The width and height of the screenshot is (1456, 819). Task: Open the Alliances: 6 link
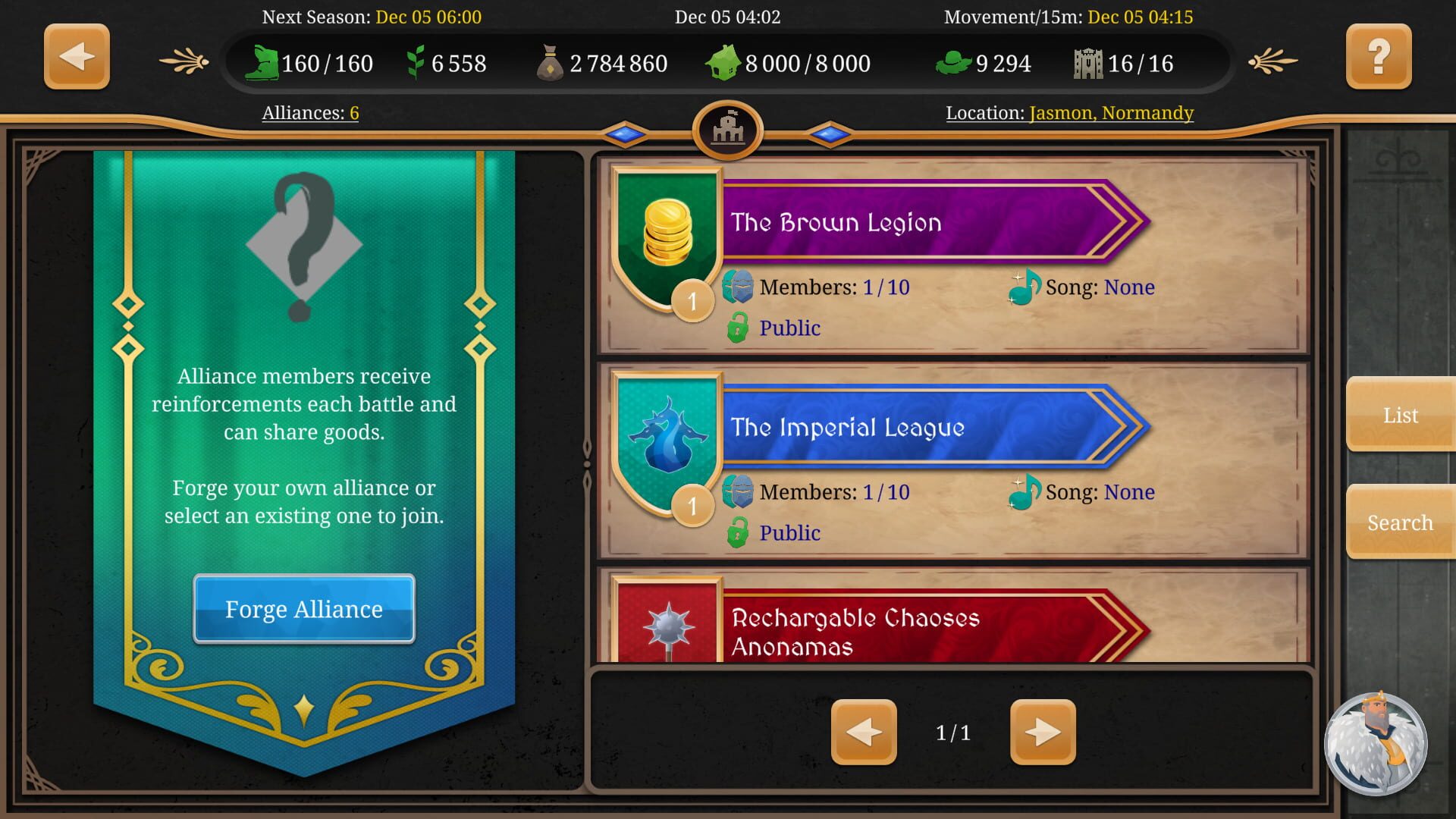pos(309,112)
